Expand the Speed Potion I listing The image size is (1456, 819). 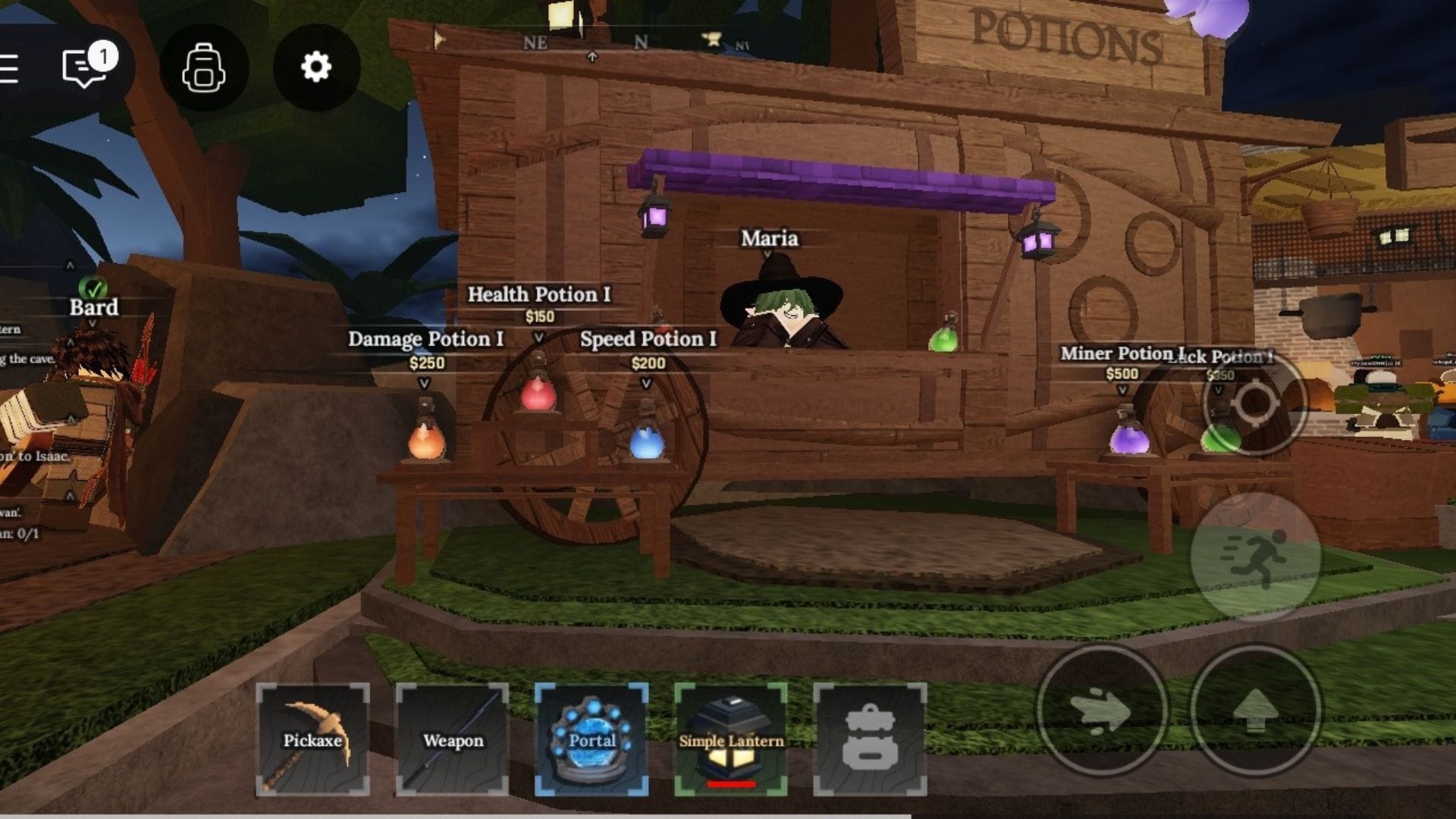click(648, 340)
